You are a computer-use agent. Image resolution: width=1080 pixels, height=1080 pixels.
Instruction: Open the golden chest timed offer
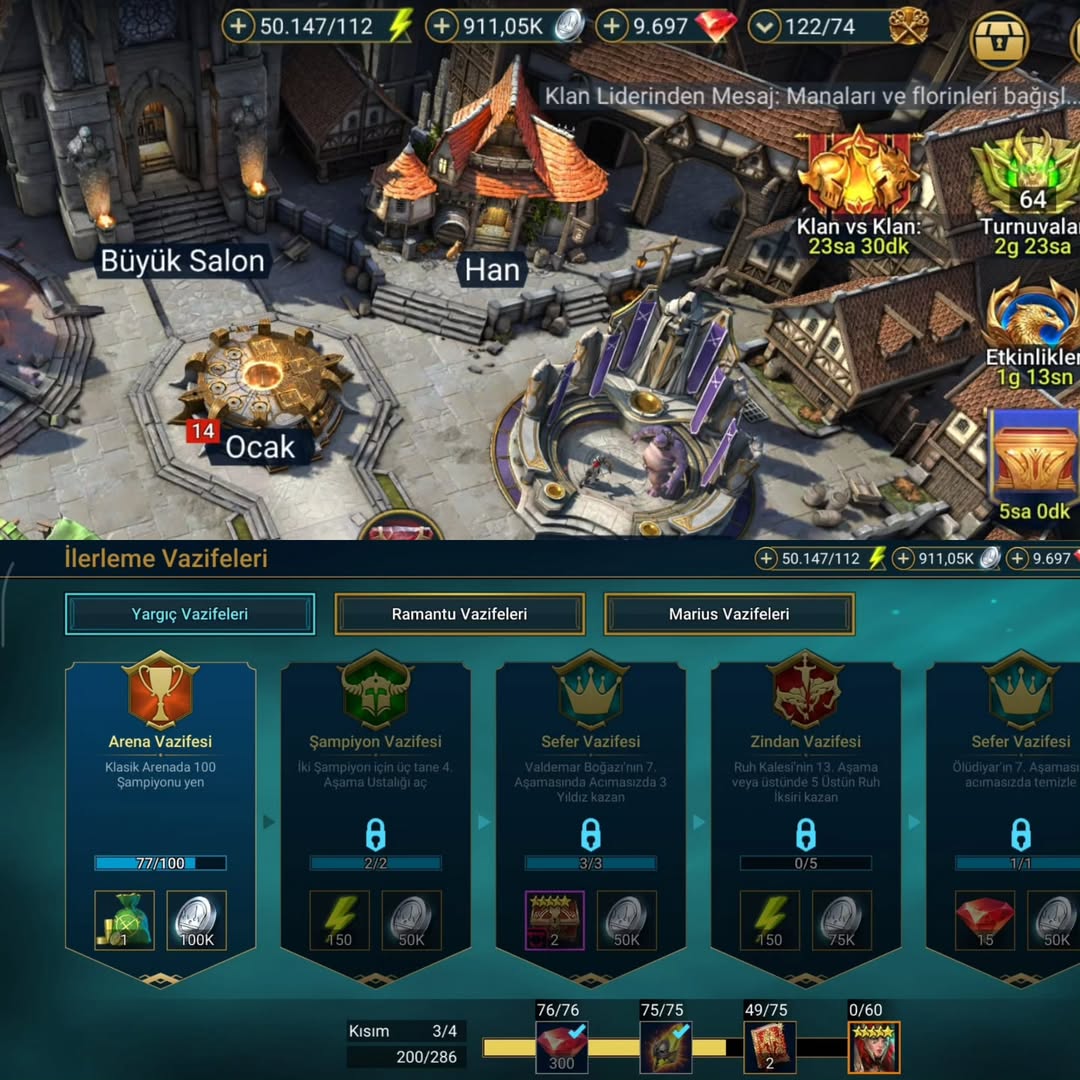coord(1034,460)
